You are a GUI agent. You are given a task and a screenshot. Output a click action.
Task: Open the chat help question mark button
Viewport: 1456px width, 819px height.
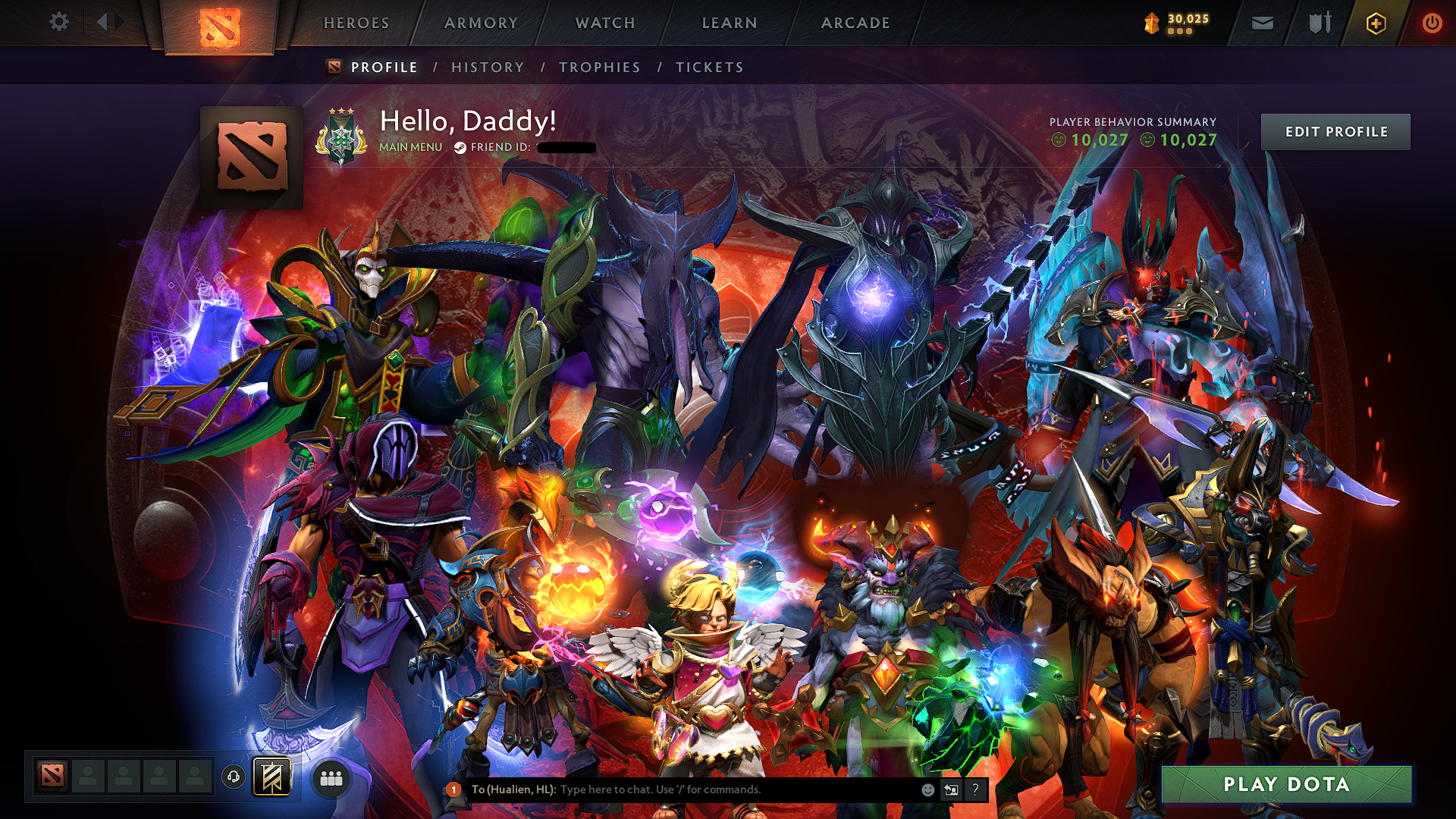point(976,789)
